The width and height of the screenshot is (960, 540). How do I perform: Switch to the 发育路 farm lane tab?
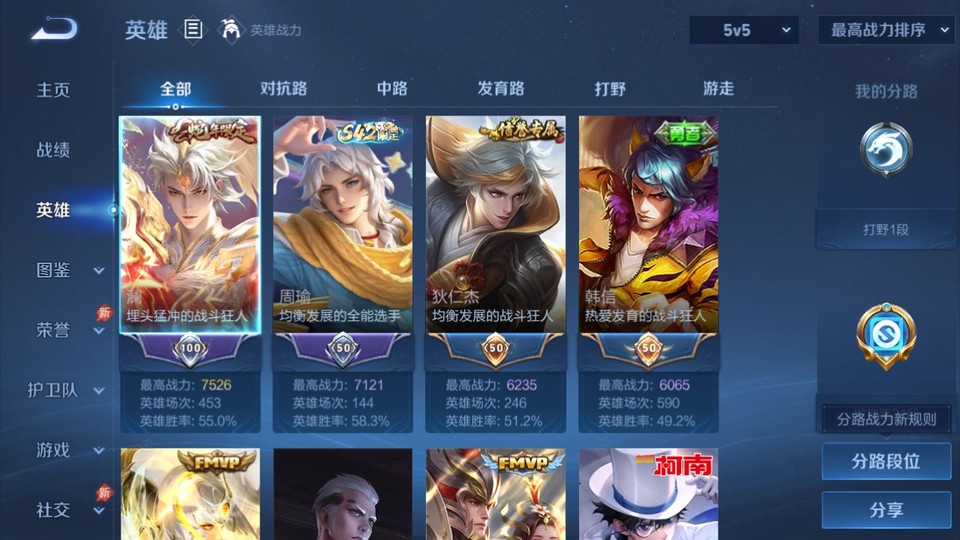pyautogui.click(x=501, y=88)
